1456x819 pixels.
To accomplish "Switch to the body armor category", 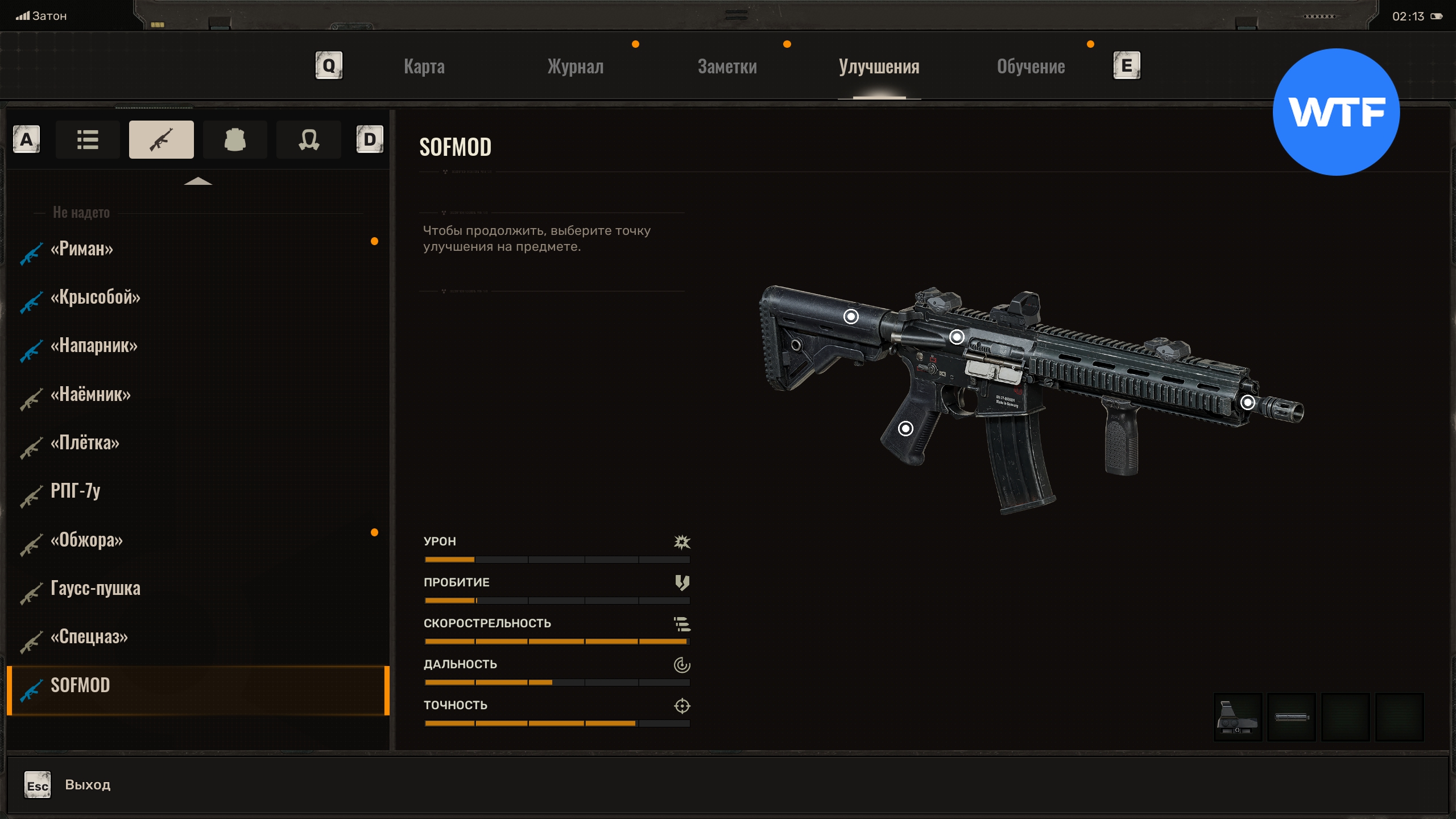I will [x=235, y=139].
